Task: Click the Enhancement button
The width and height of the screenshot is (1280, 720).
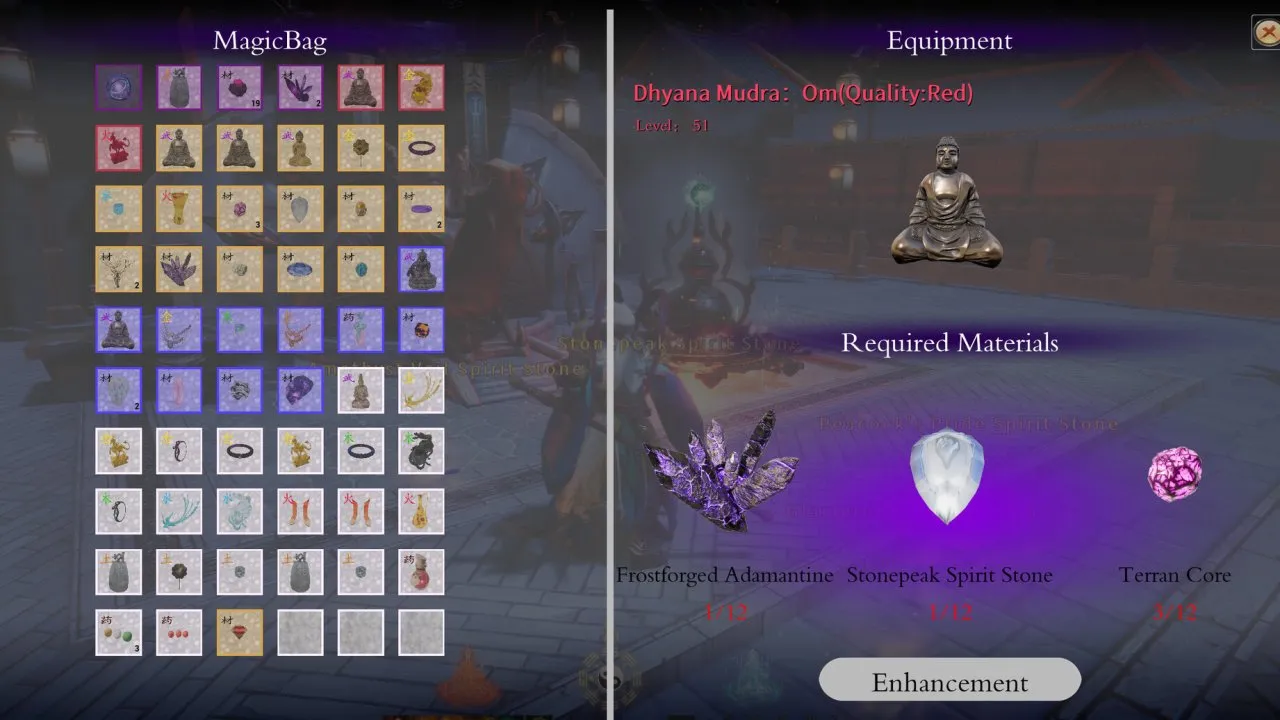Action: pos(949,682)
